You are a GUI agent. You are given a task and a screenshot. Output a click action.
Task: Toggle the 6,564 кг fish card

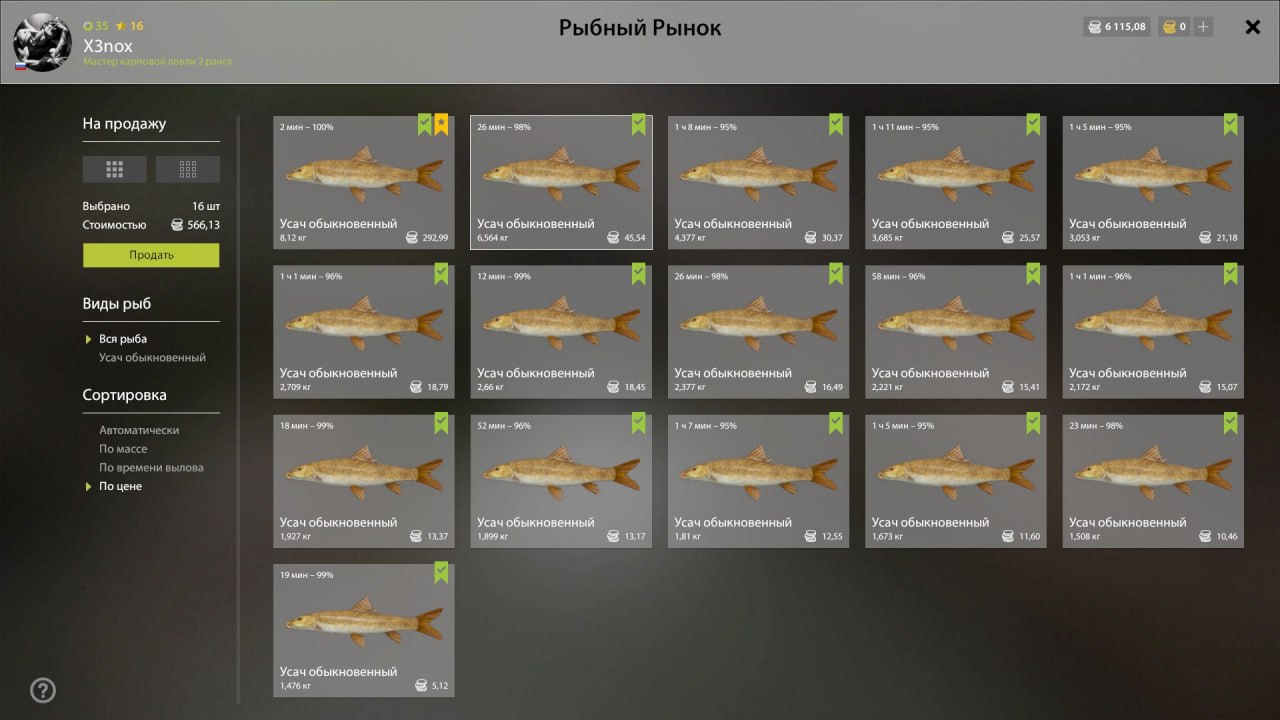pyautogui.click(x=561, y=182)
